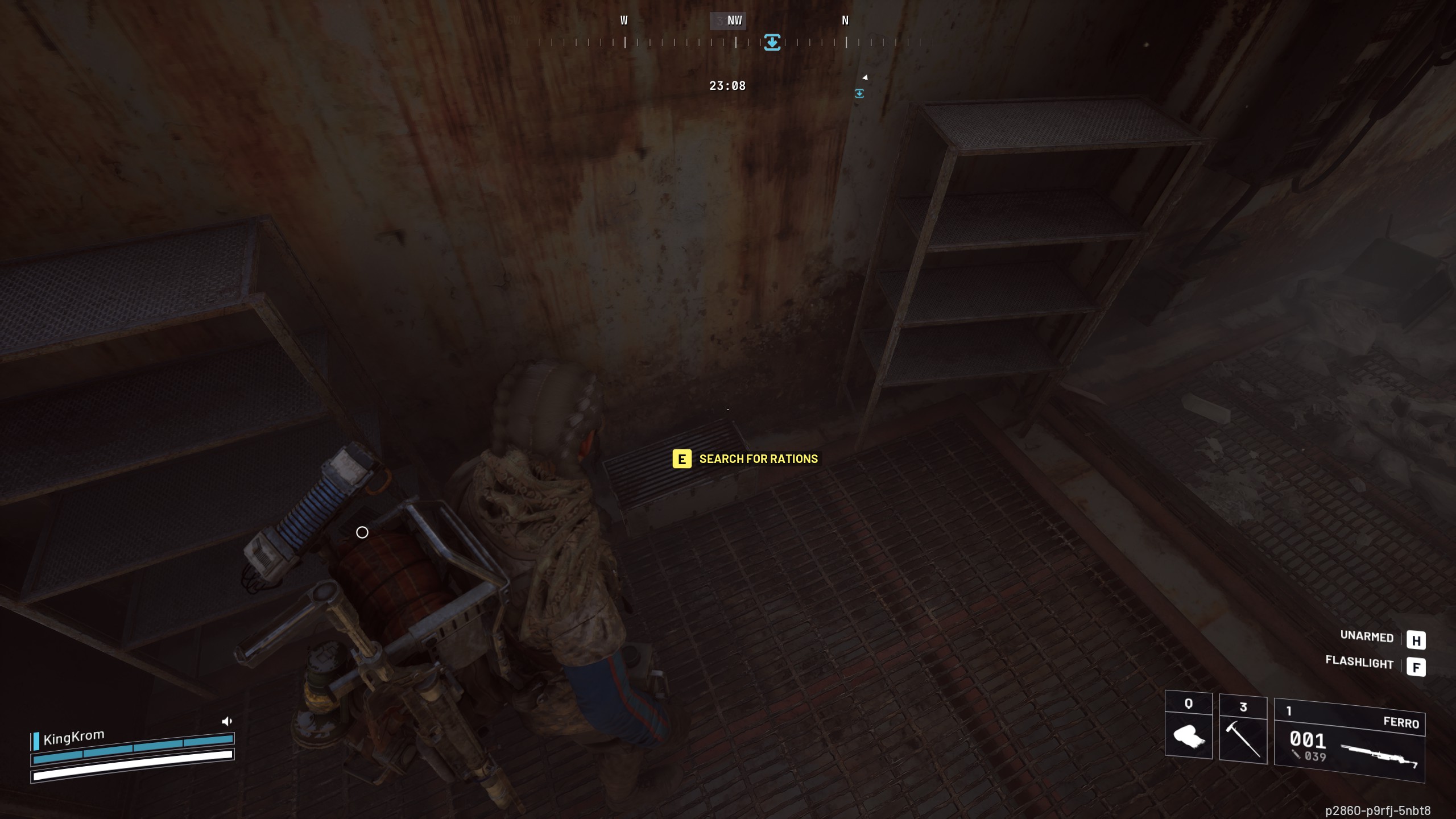Click the white triangle indicator under the compass
The height and width of the screenshot is (819, 1456).
pos(866,77)
